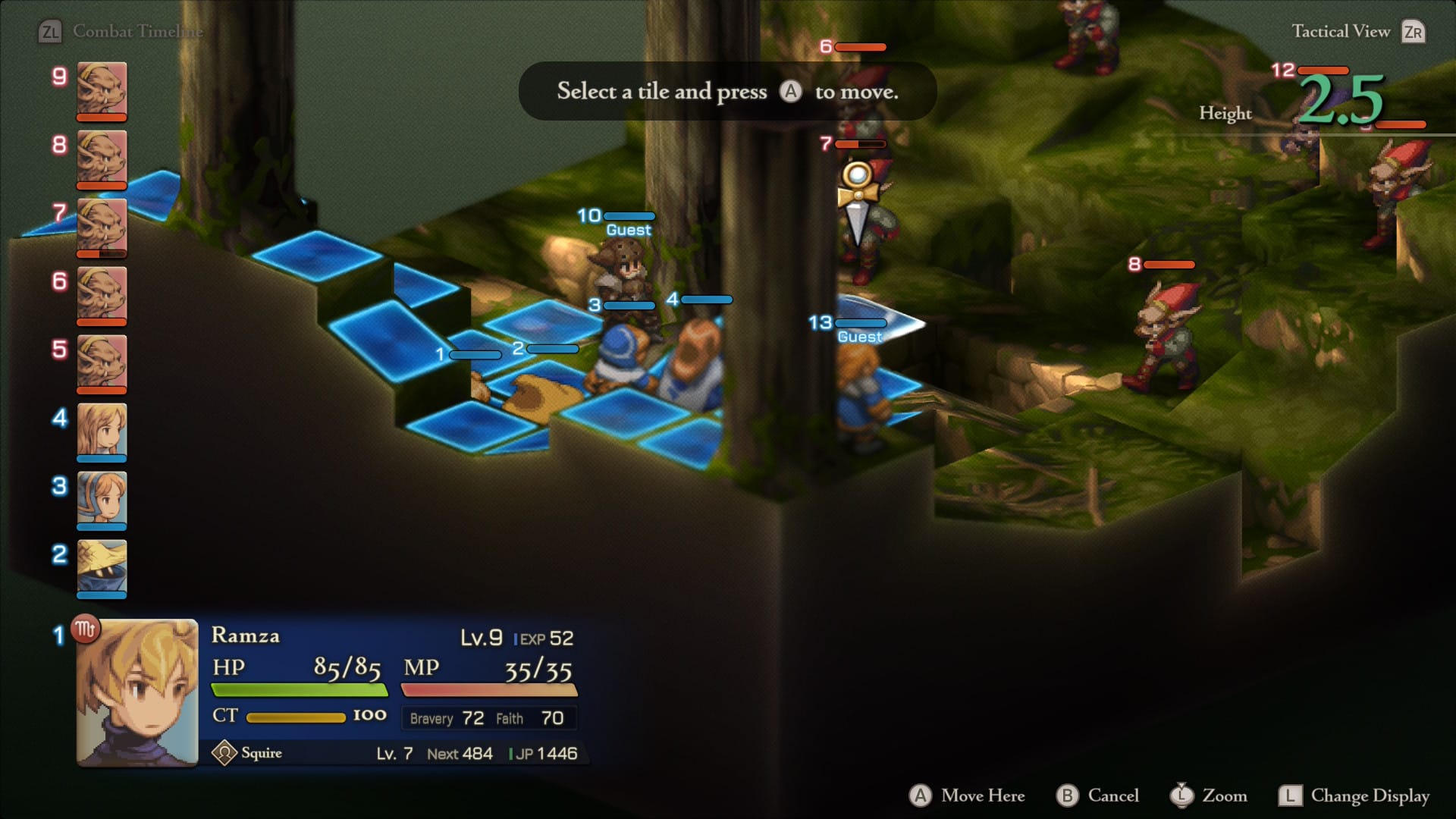Select the blue-hooded unit portrait at turn 3
Viewport: 1456px width, 819px height.
102,499
